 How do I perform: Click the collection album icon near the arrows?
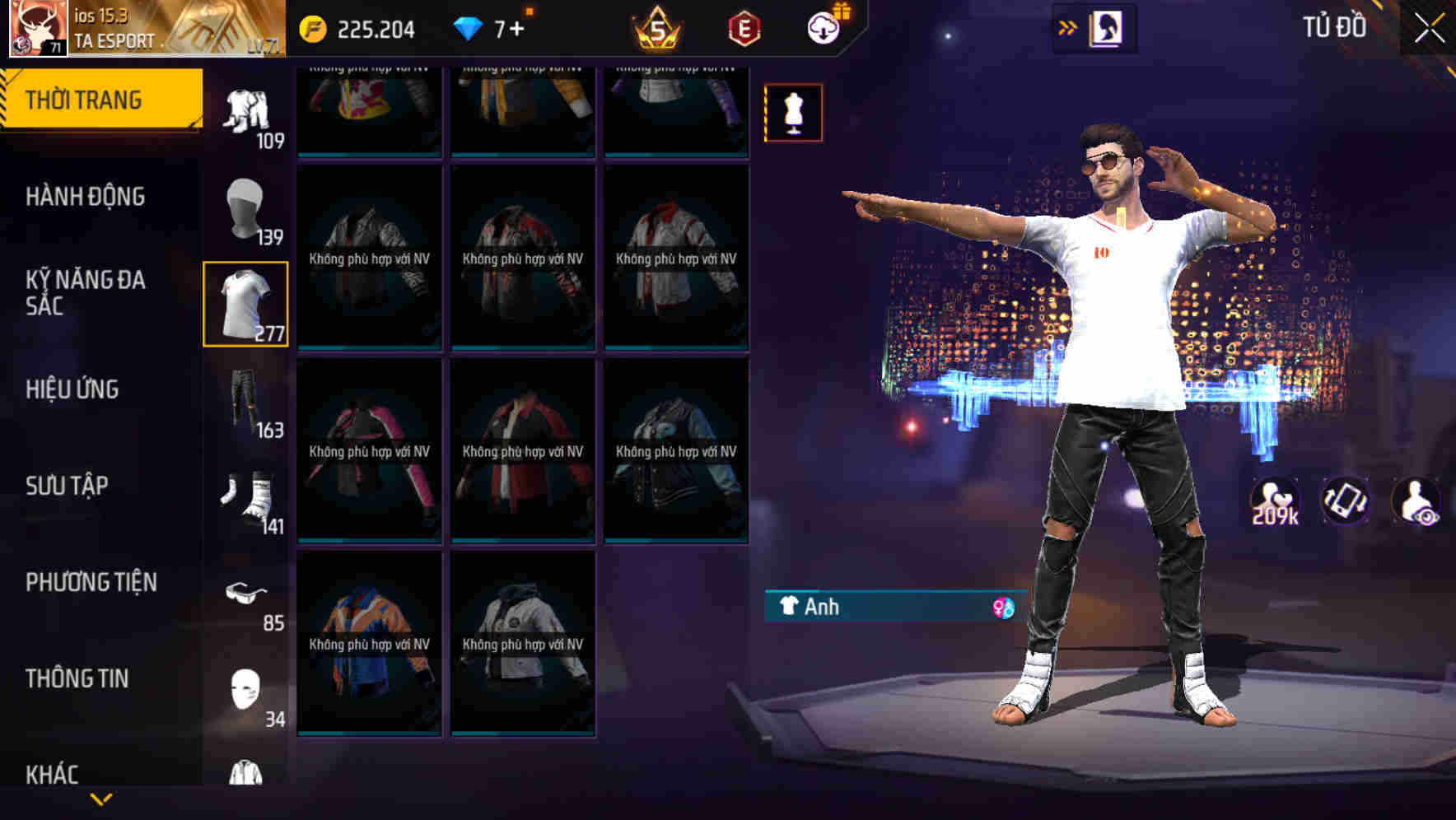click(x=1108, y=27)
